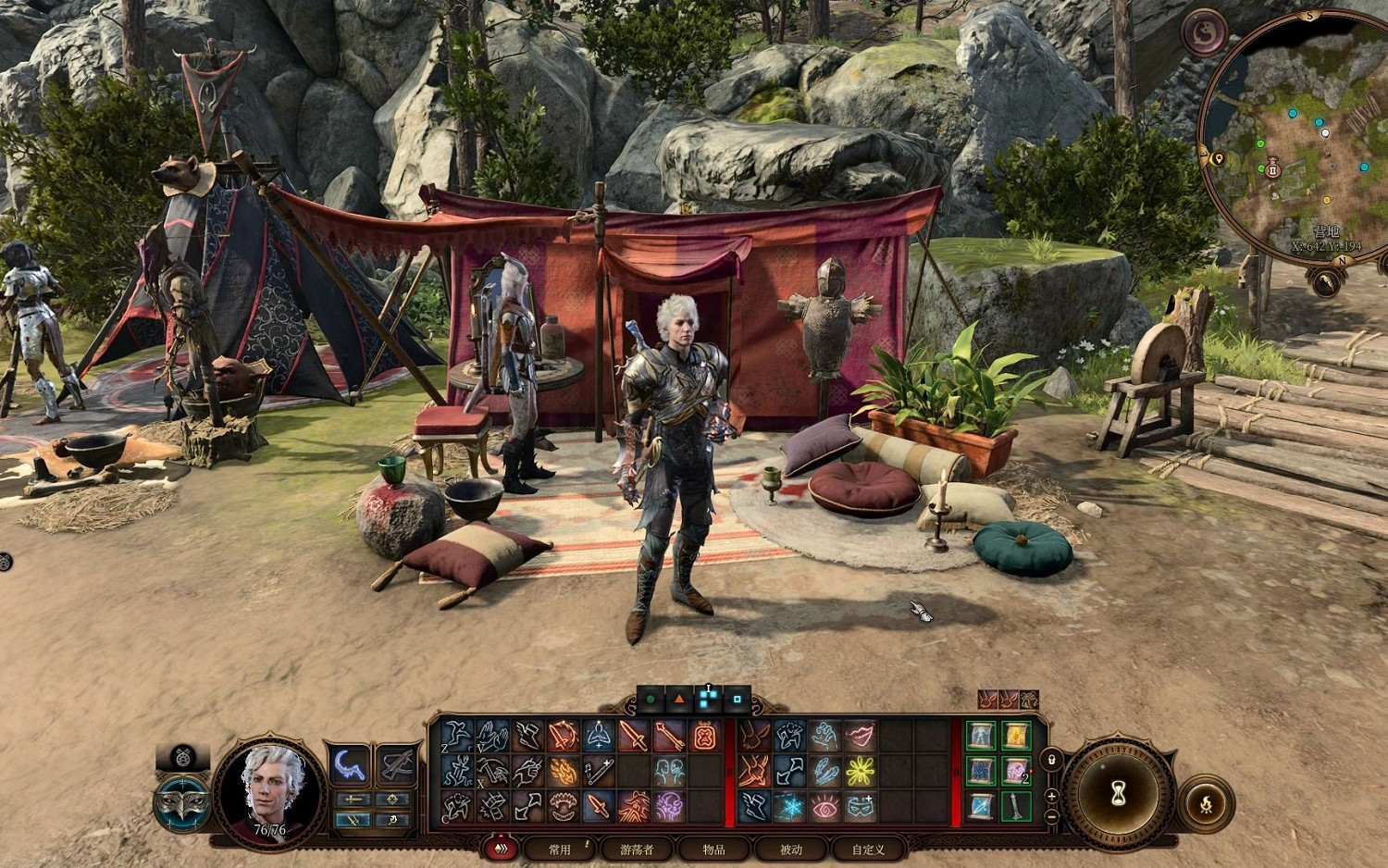Select the red lips ability icon

(861, 736)
